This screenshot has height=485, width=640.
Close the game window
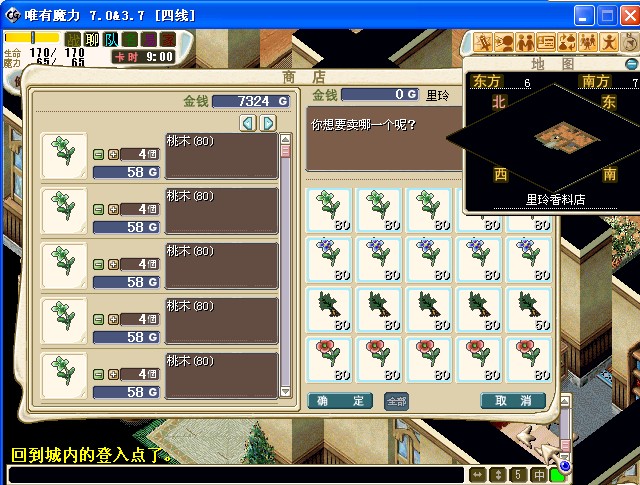point(629,16)
